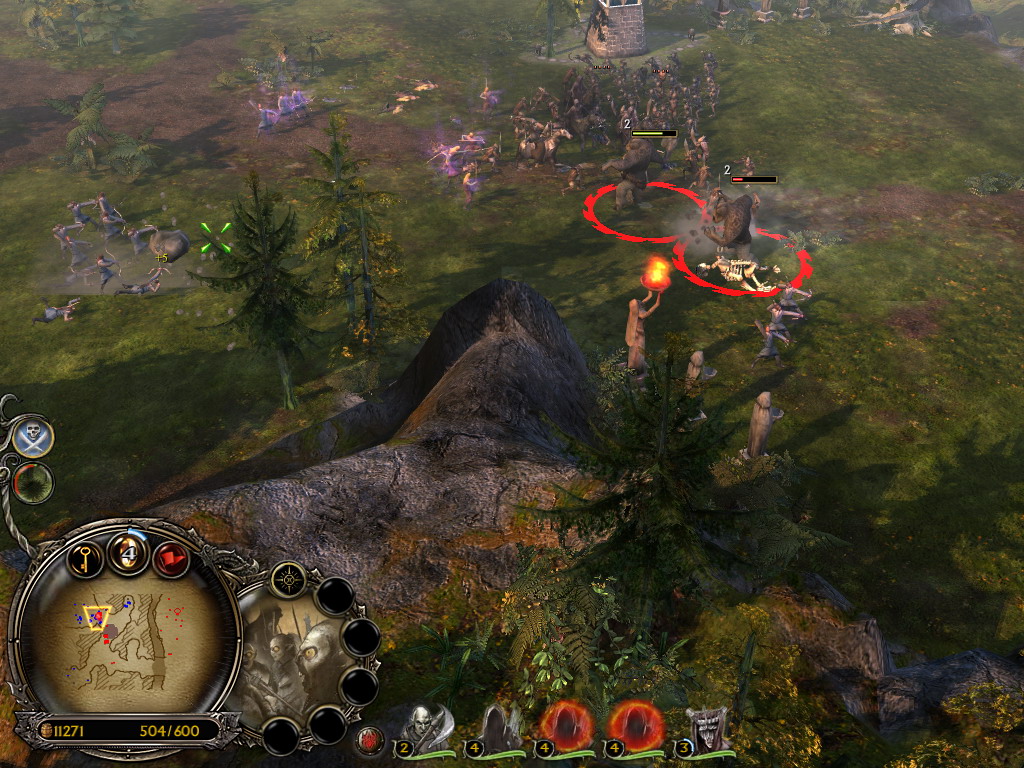Click the dark green orb icon
Viewport: 1024px width, 768px height.
pyautogui.click(x=34, y=483)
